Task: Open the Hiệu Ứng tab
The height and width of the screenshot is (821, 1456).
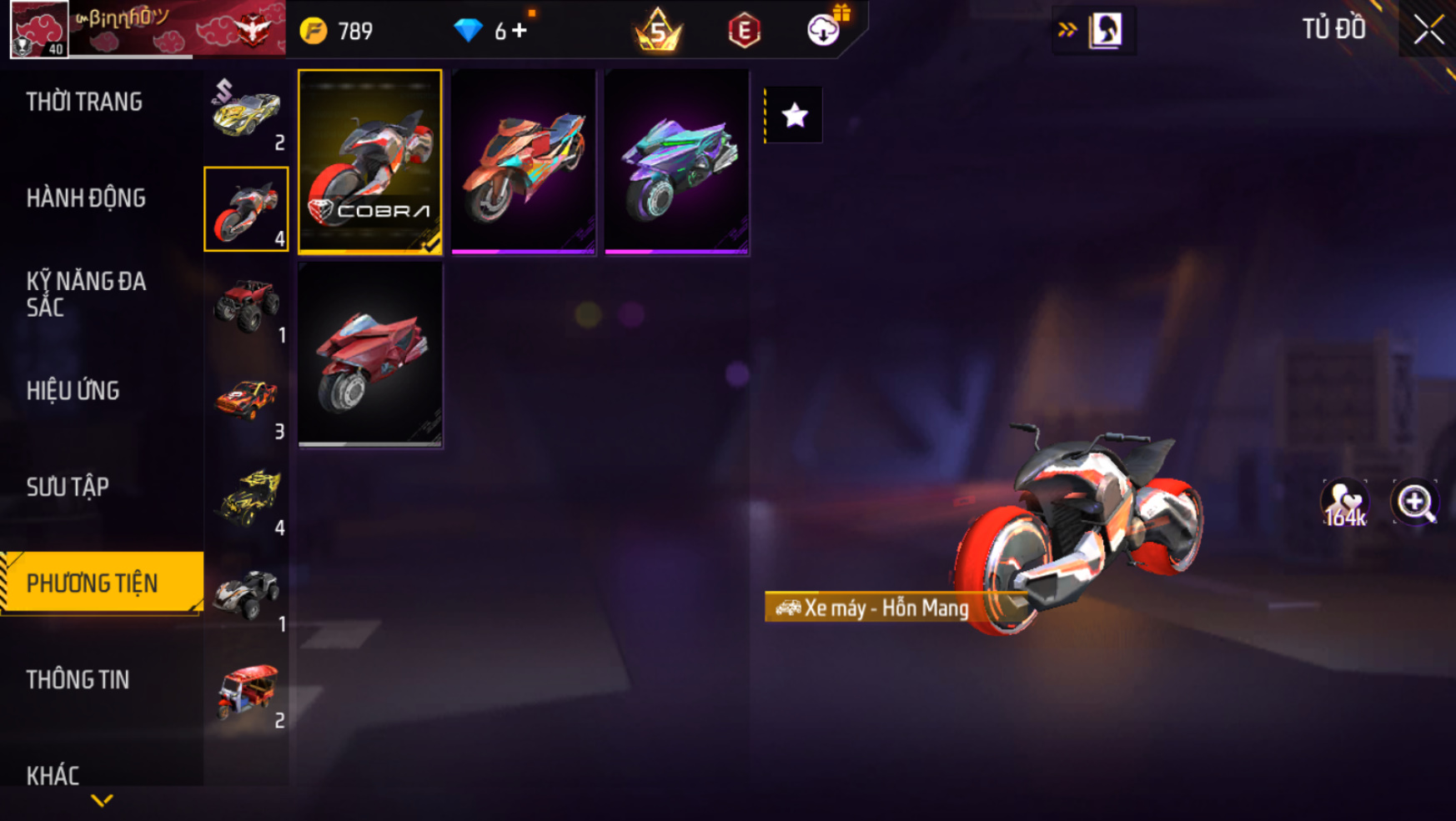Action: click(73, 391)
